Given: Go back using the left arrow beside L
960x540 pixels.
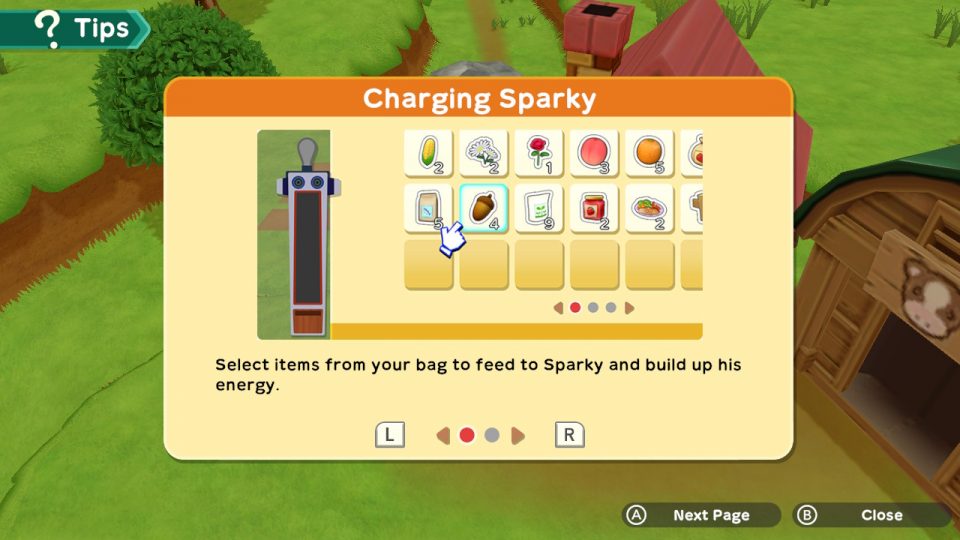Looking at the screenshot, I should (x=442, y=435).
